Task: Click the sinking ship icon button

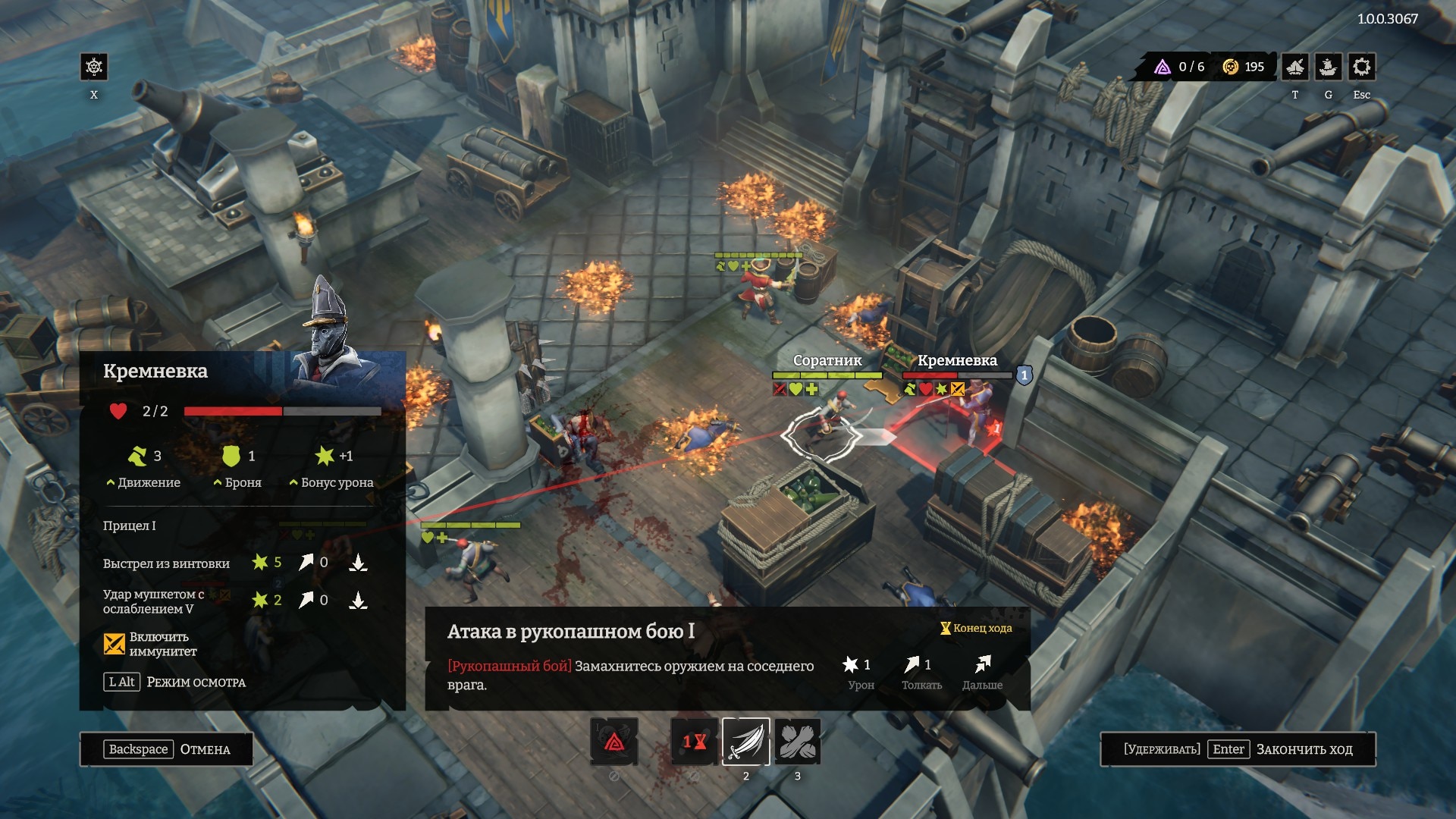Action: coord(1328,67)
